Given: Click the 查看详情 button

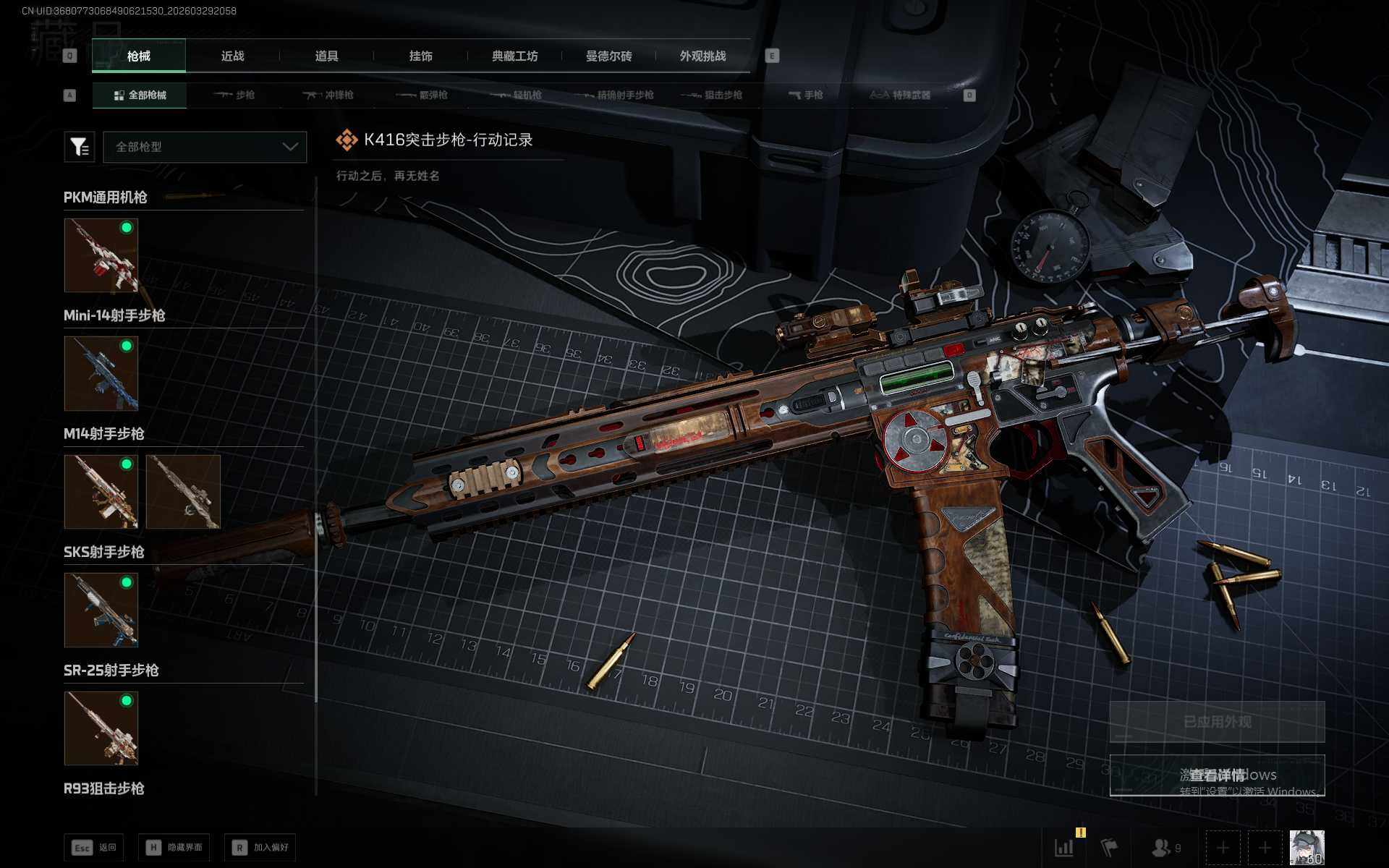Looking at the screenshot, I should coord(1217,775).
